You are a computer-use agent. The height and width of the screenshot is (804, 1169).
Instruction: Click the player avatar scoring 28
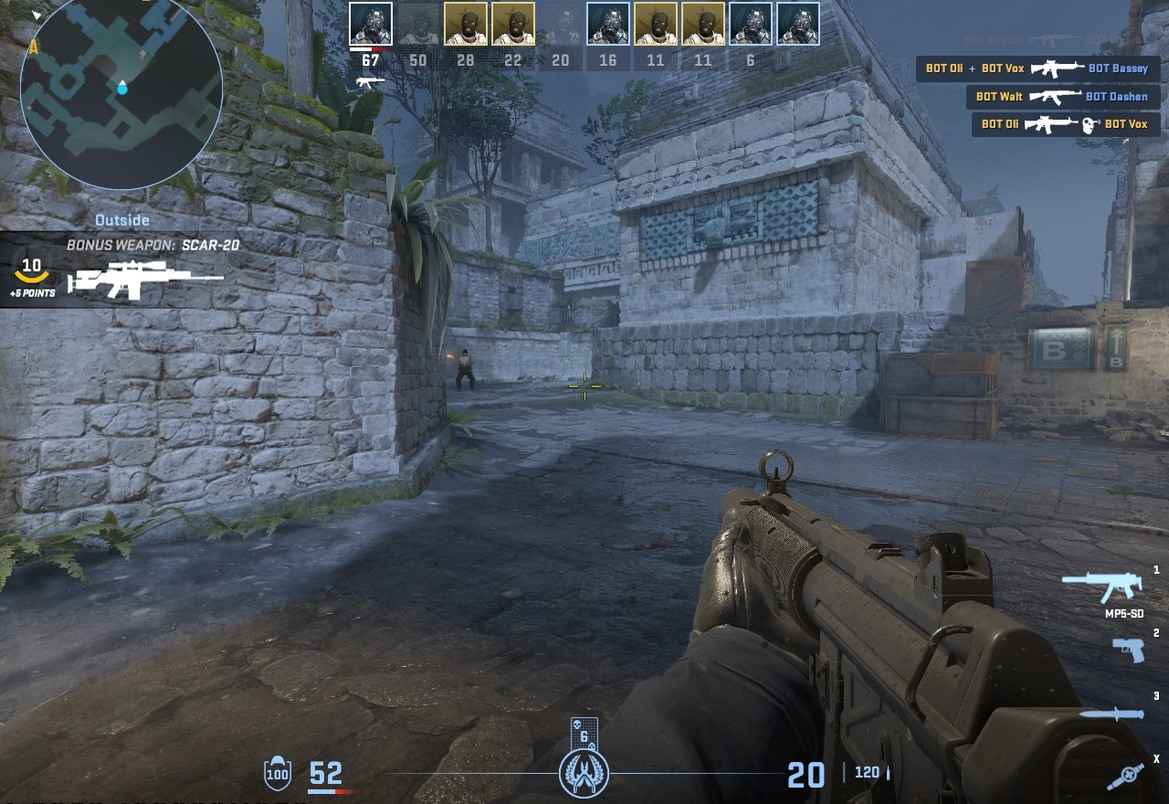[465, 24]
